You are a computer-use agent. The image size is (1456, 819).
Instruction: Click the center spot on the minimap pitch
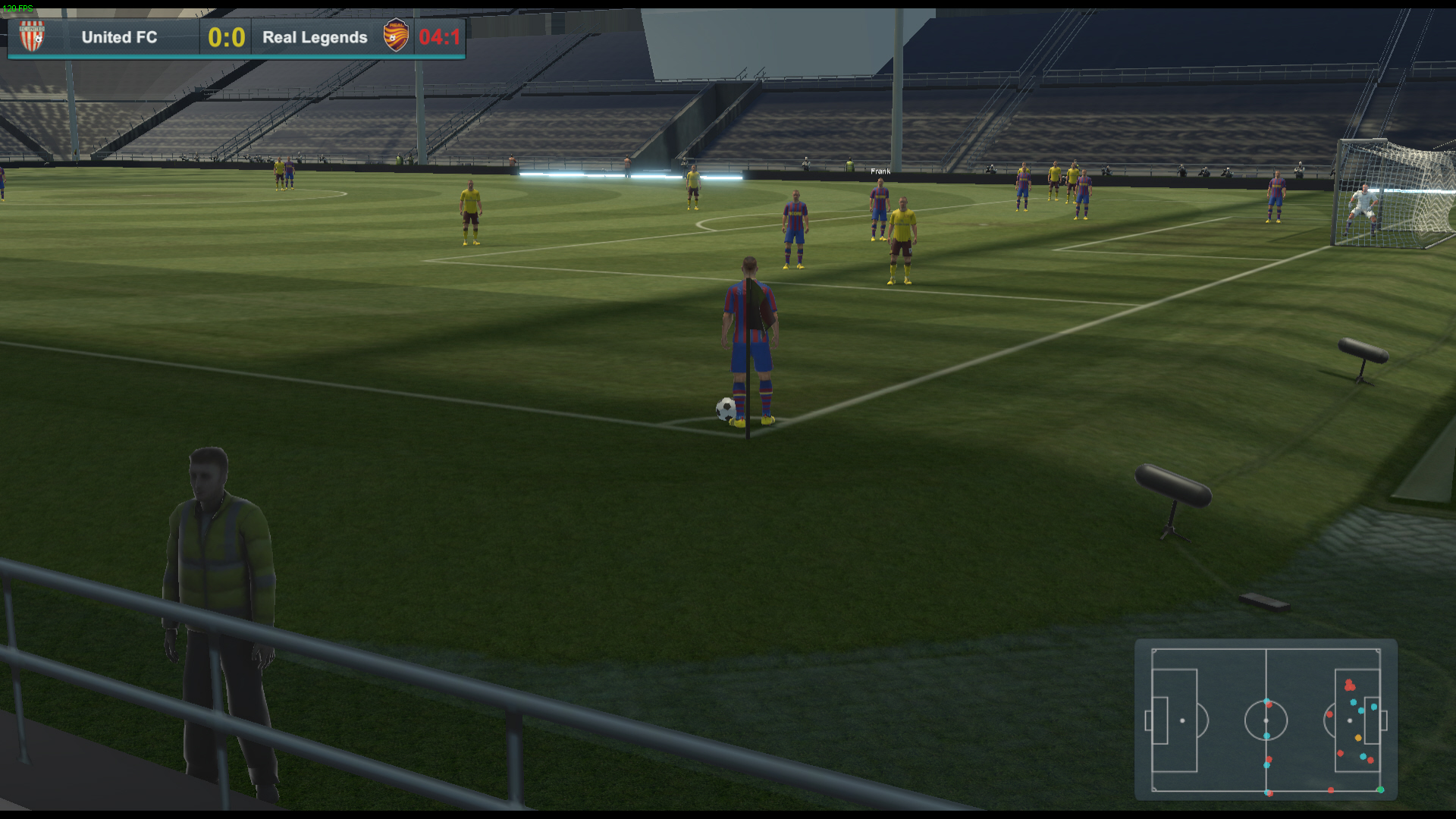(x=1266, y=720)
